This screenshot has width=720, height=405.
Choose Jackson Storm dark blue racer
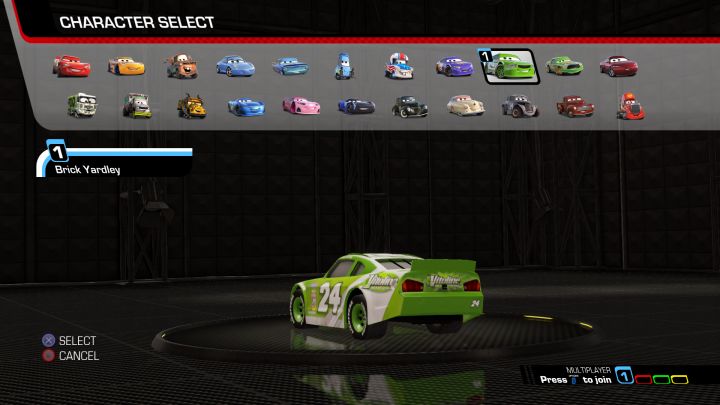pyautogui.click(x=356, y=105)
